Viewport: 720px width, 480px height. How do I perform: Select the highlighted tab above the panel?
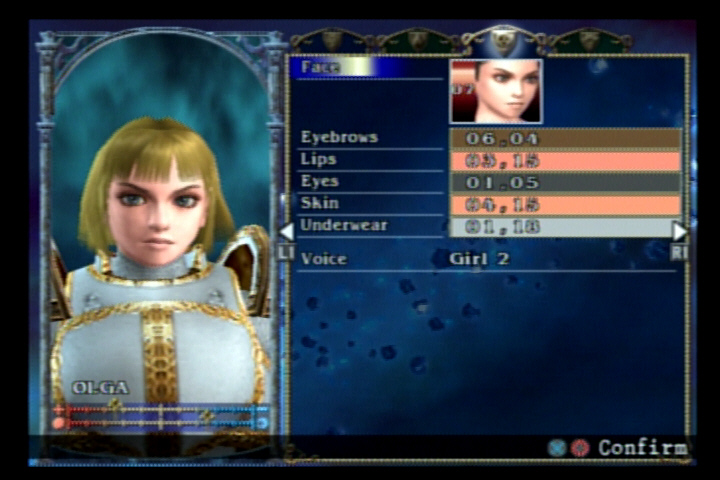(504, 40)
